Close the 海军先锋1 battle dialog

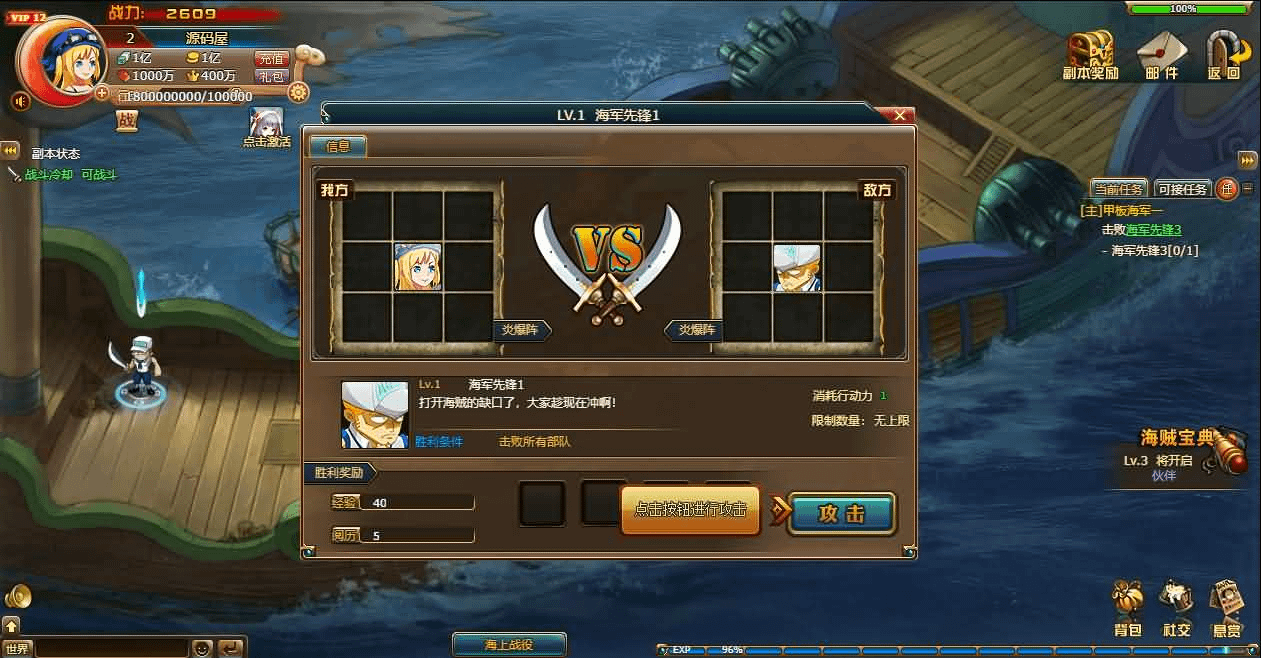(x=900, y=115)
